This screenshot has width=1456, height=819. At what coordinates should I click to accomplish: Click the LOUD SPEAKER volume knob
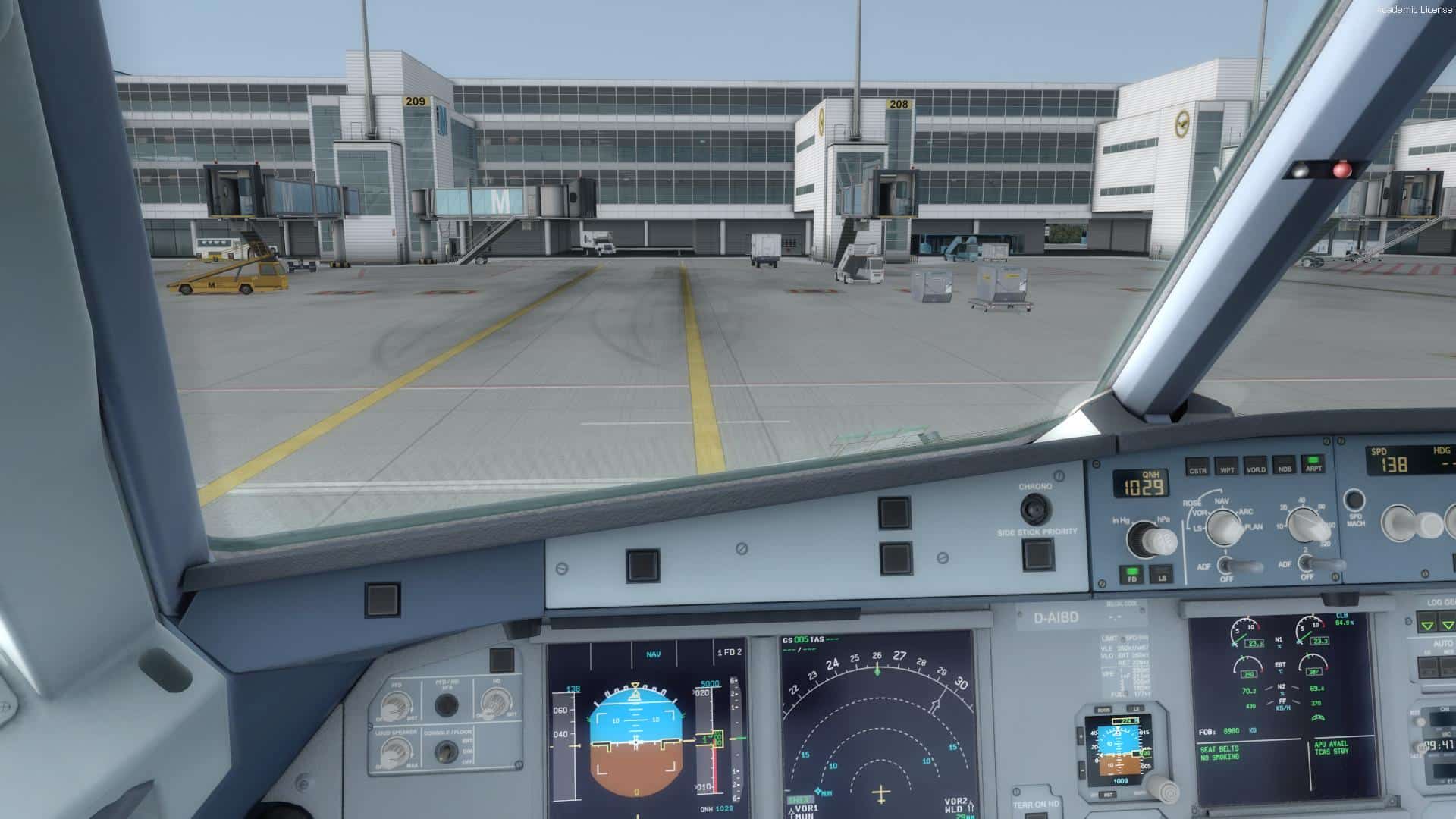point(396,751)
